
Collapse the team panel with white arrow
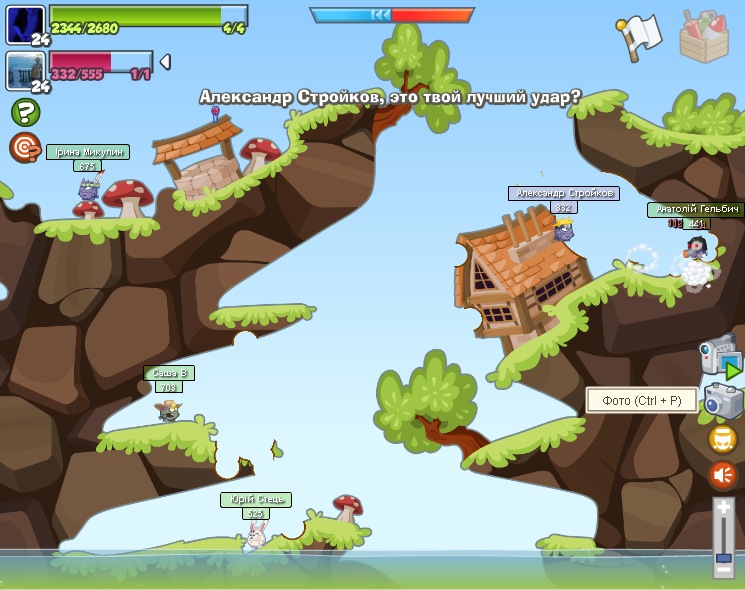pyautogui.click(x=165, y=62)
